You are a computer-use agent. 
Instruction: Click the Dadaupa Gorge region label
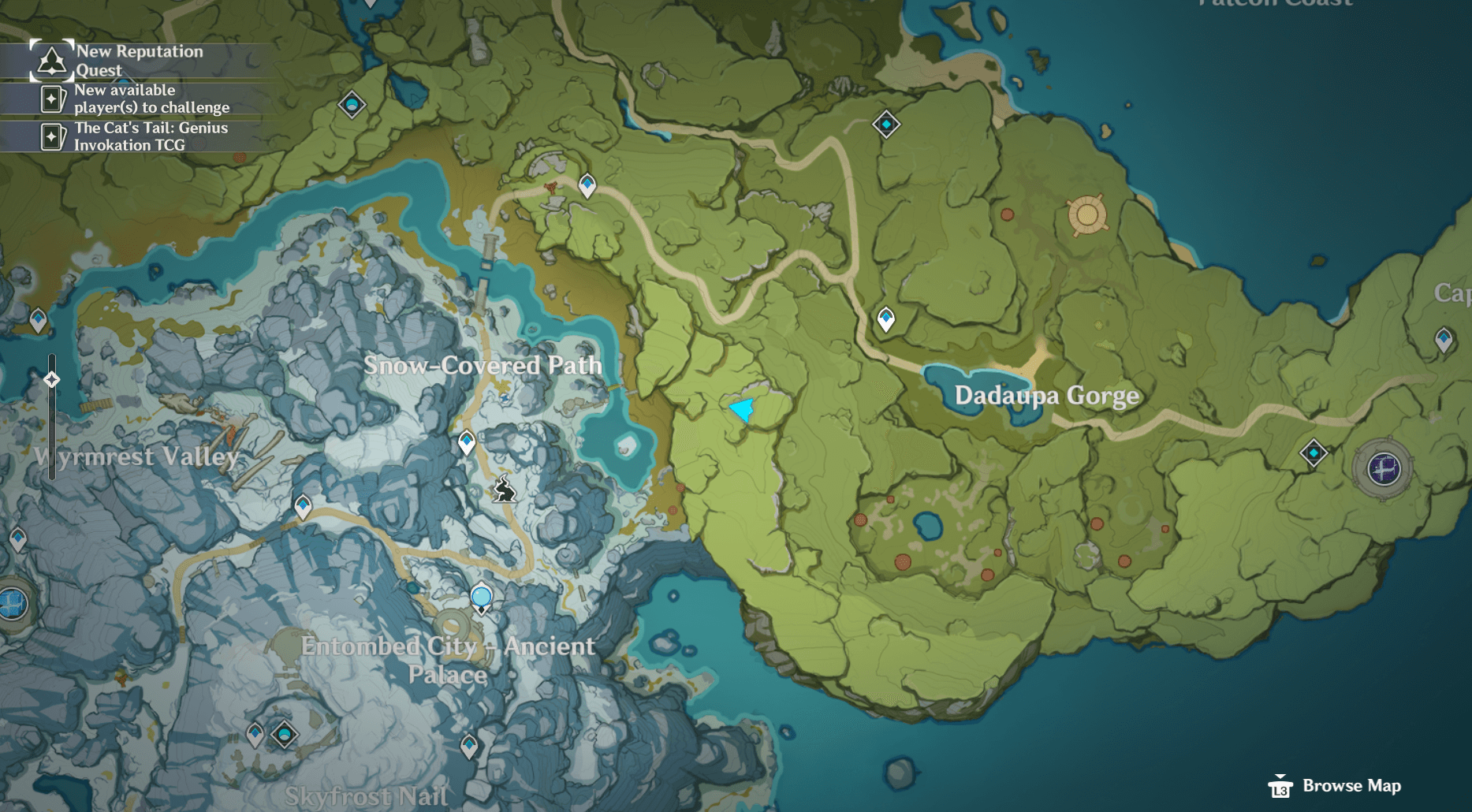pos(1046,396)
